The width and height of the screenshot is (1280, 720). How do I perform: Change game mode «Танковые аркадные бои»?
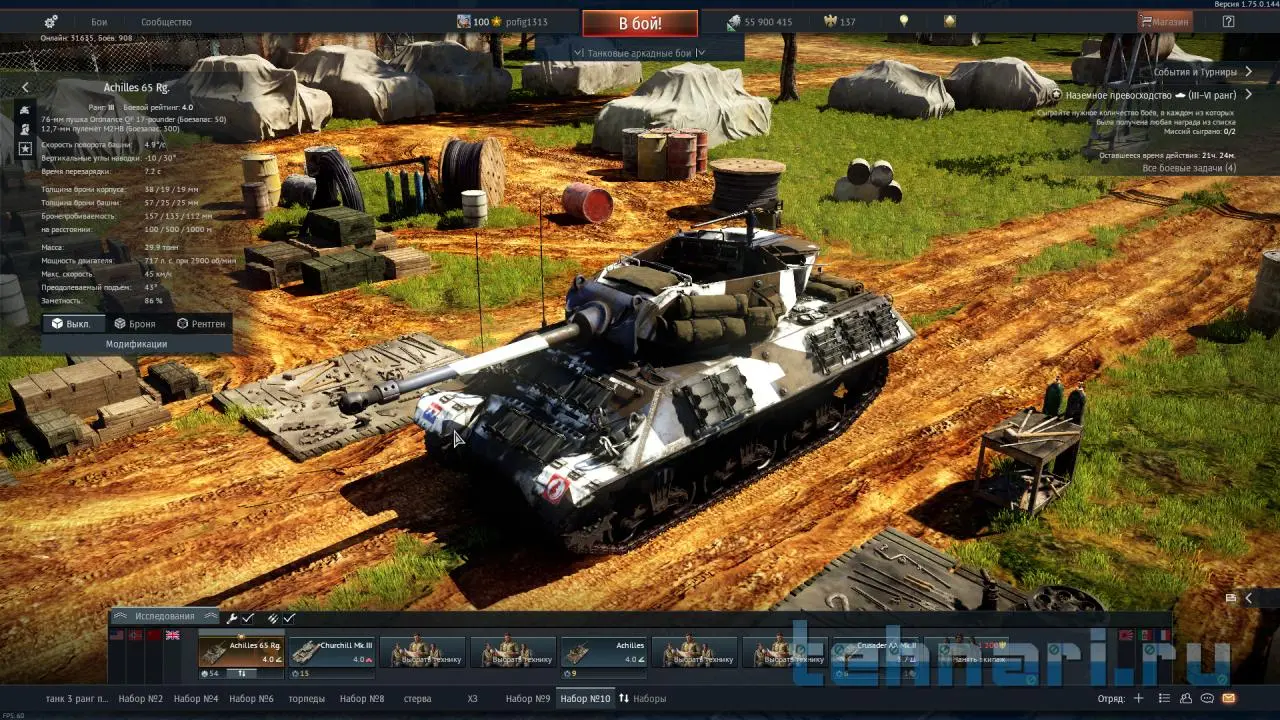(639, 53)
